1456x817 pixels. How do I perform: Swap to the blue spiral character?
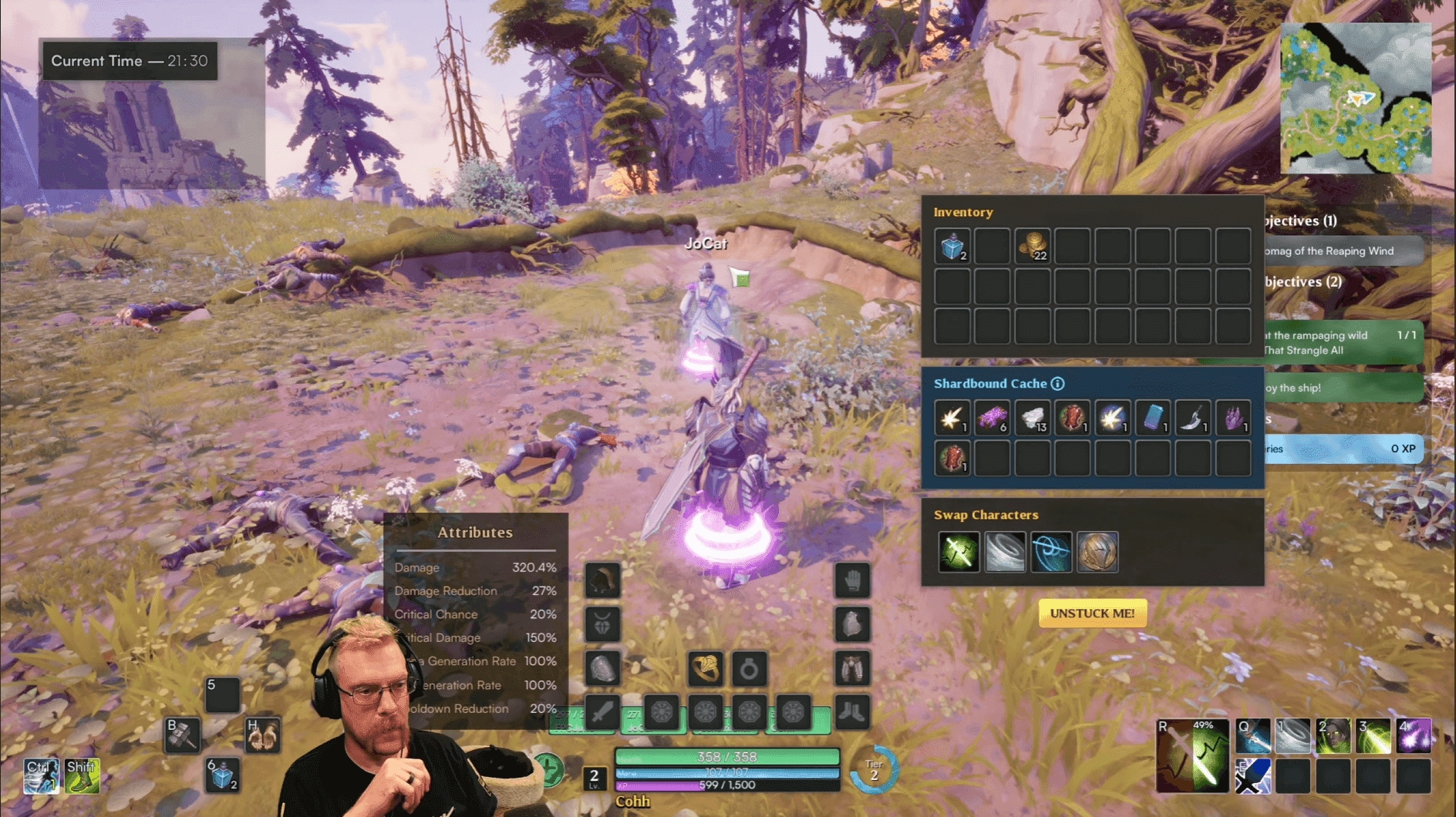(1051, 552)
